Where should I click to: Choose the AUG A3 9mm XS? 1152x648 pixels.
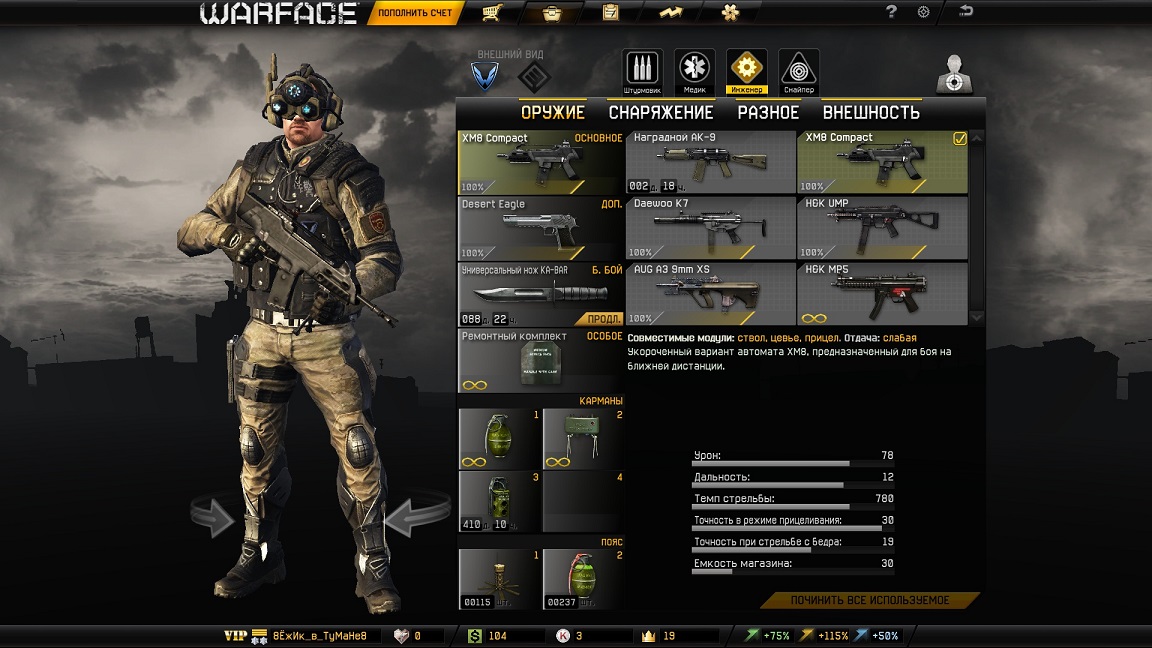[710, 295]
